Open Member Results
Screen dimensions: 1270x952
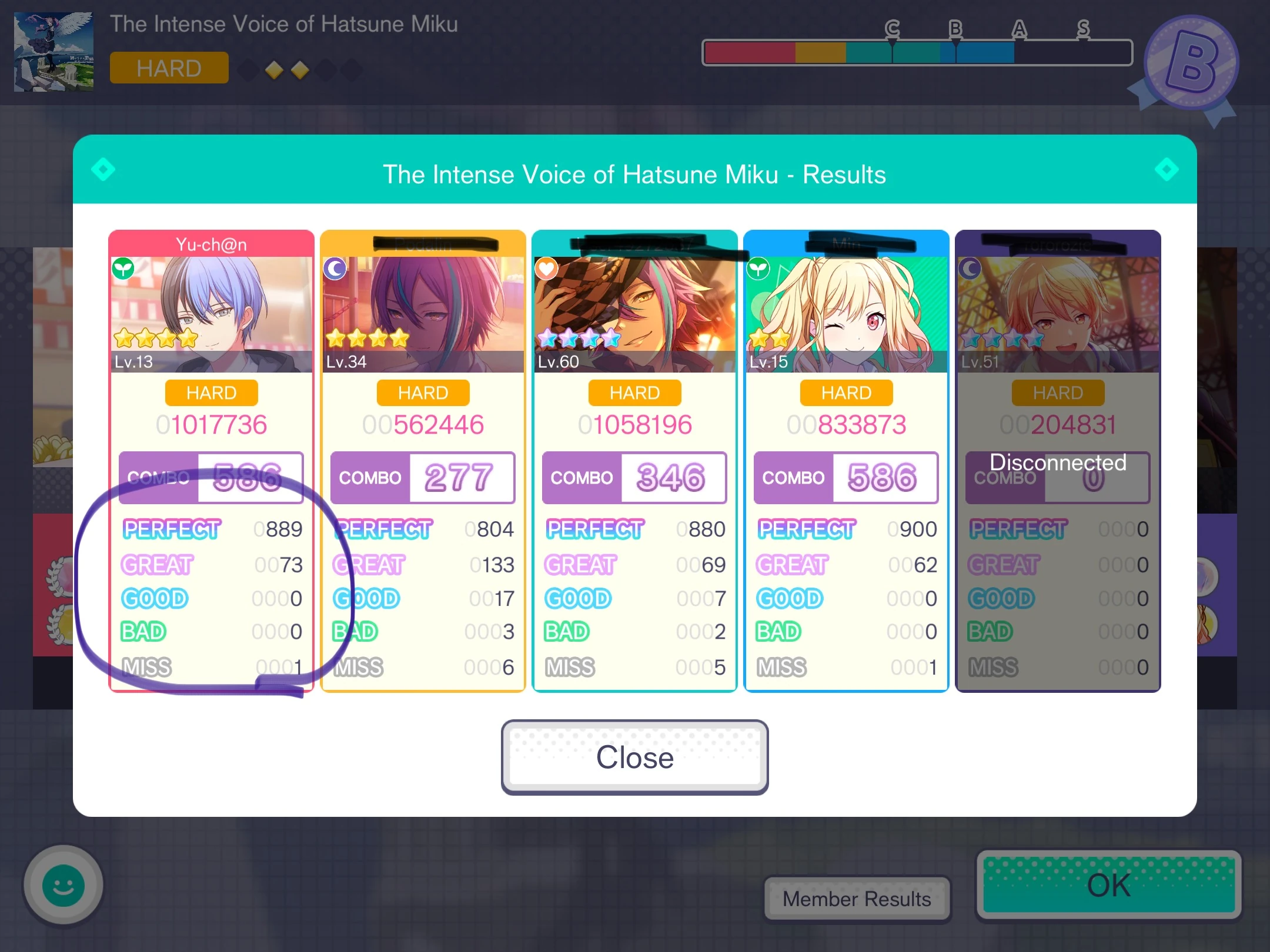[x=856, y=898]
